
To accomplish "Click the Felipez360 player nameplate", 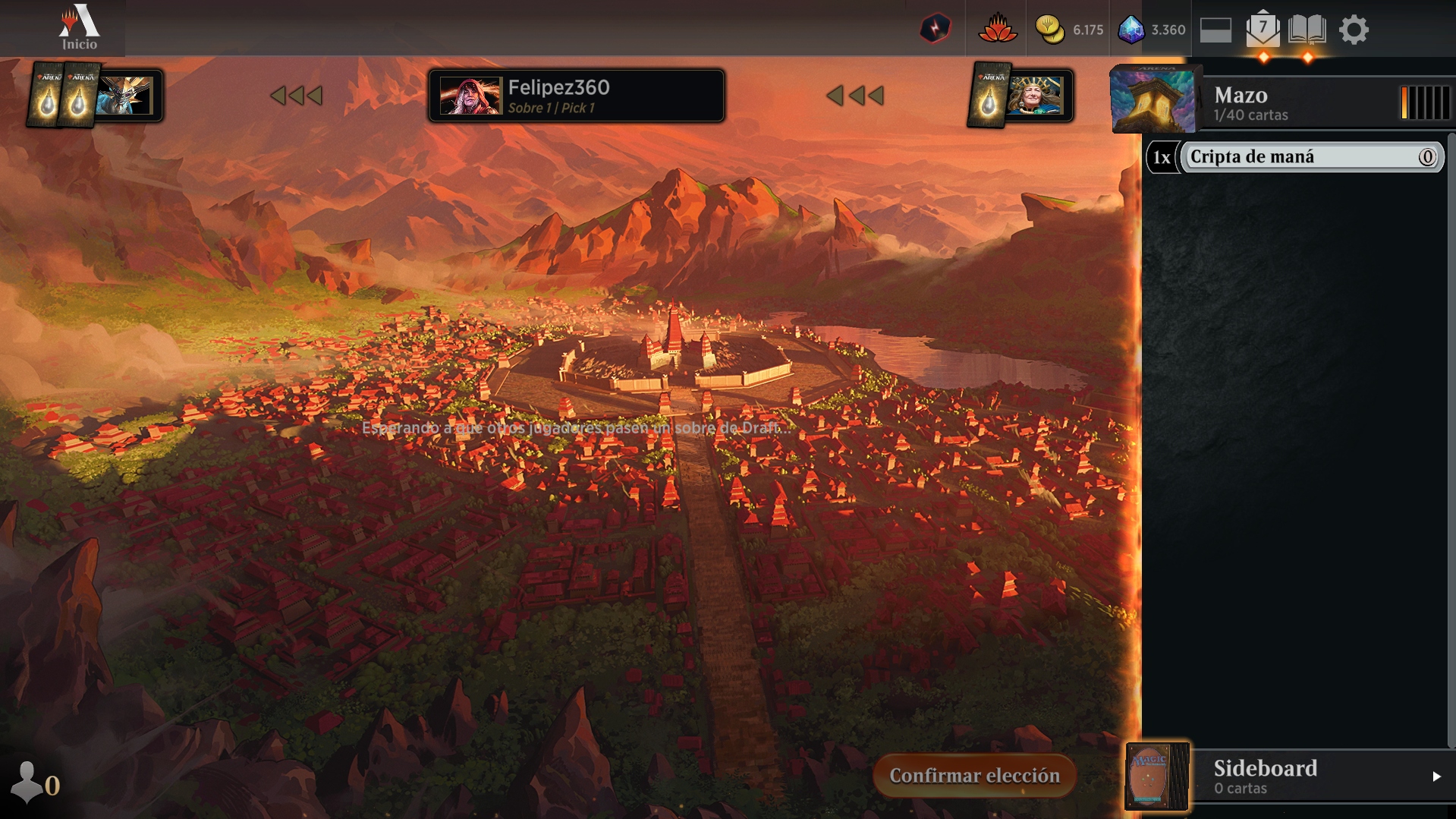I will pos(576,96).
